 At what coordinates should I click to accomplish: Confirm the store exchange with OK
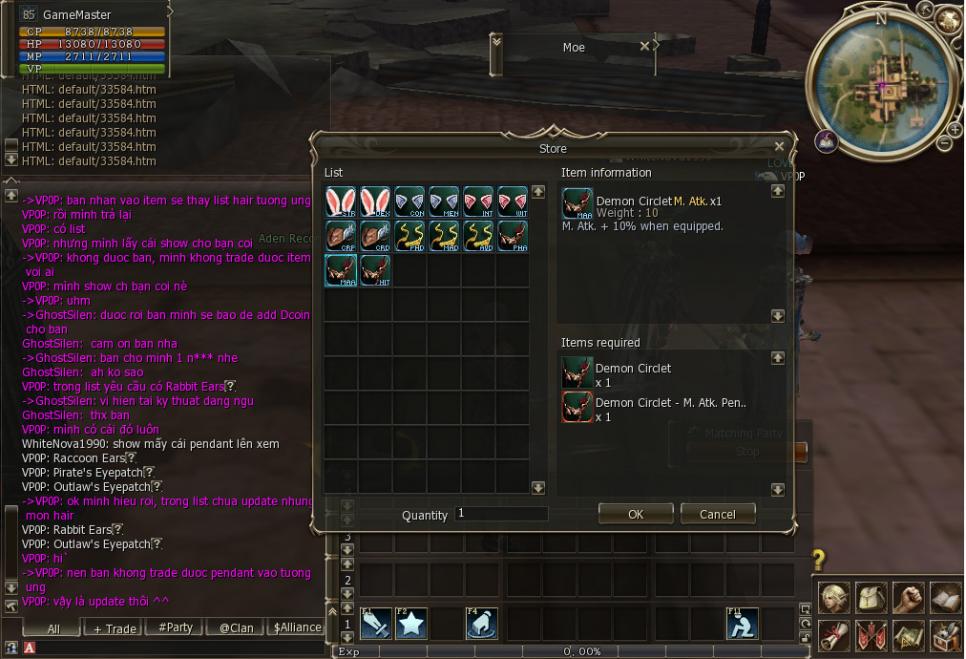pos(635,514)
